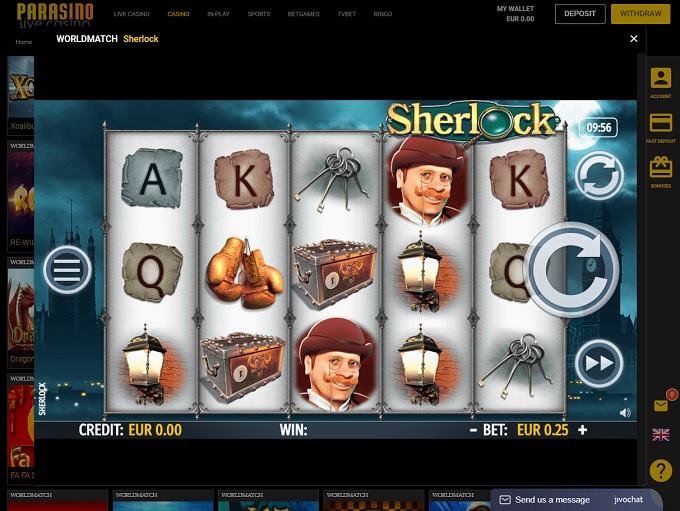Open the hamburger game menu
The height and width of the screenshot is (511, 680).
pos(67,269)
